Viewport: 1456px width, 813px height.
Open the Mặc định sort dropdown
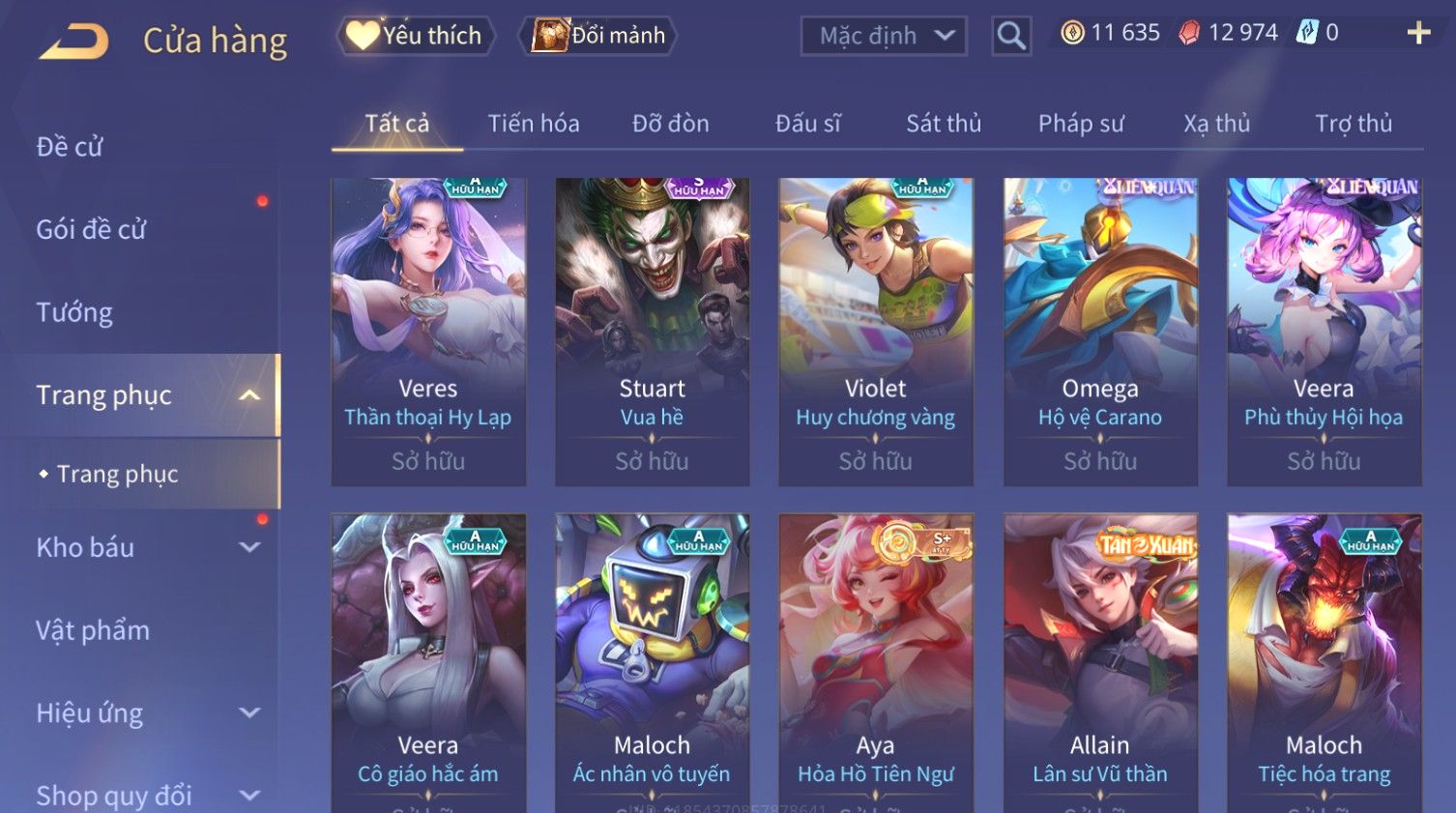point(884,36)
